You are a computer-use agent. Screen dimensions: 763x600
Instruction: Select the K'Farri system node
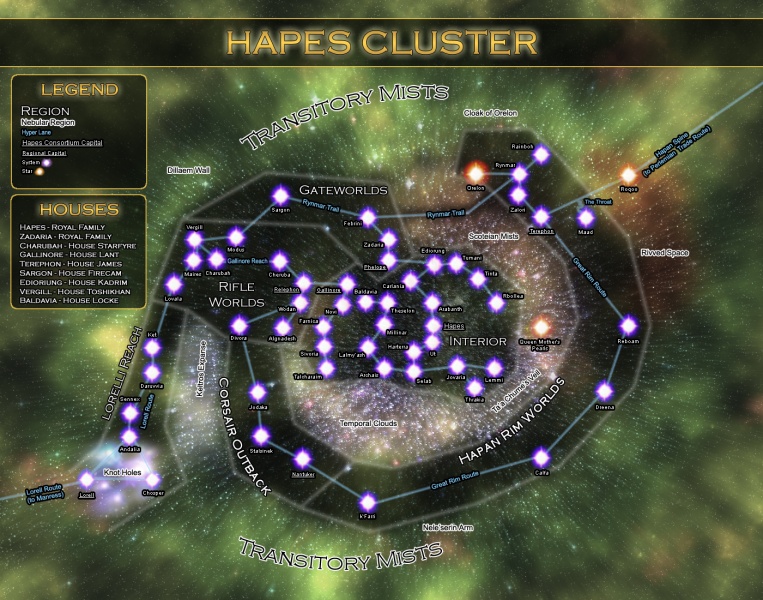coord(368,501)
